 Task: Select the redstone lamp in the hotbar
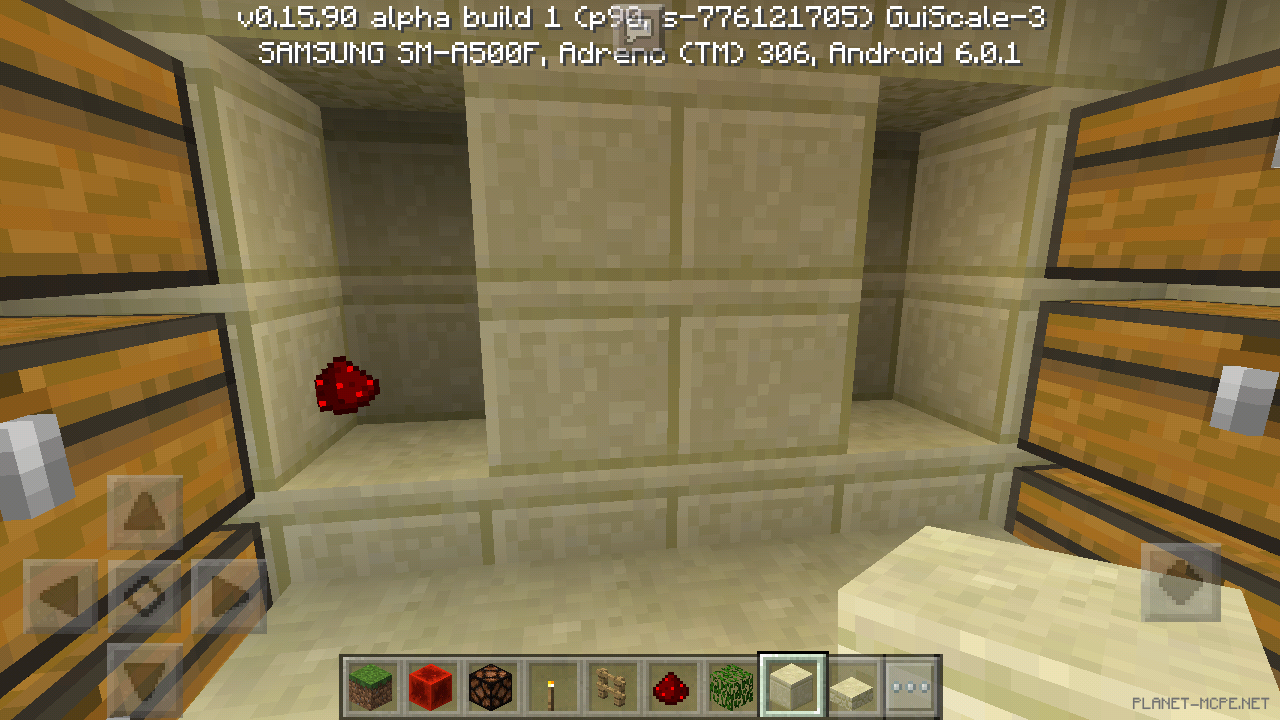pyautogui.click(x=491, y=685)
